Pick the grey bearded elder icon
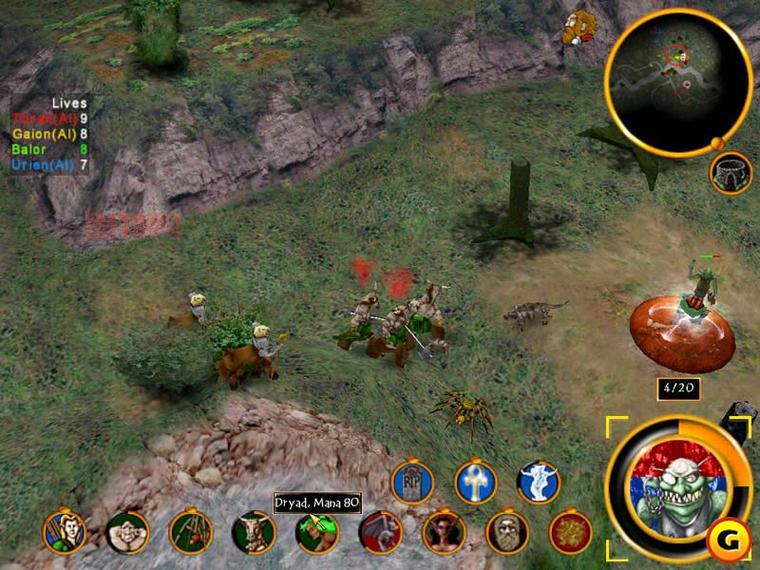760x570 pixels. tap(507, 531)
